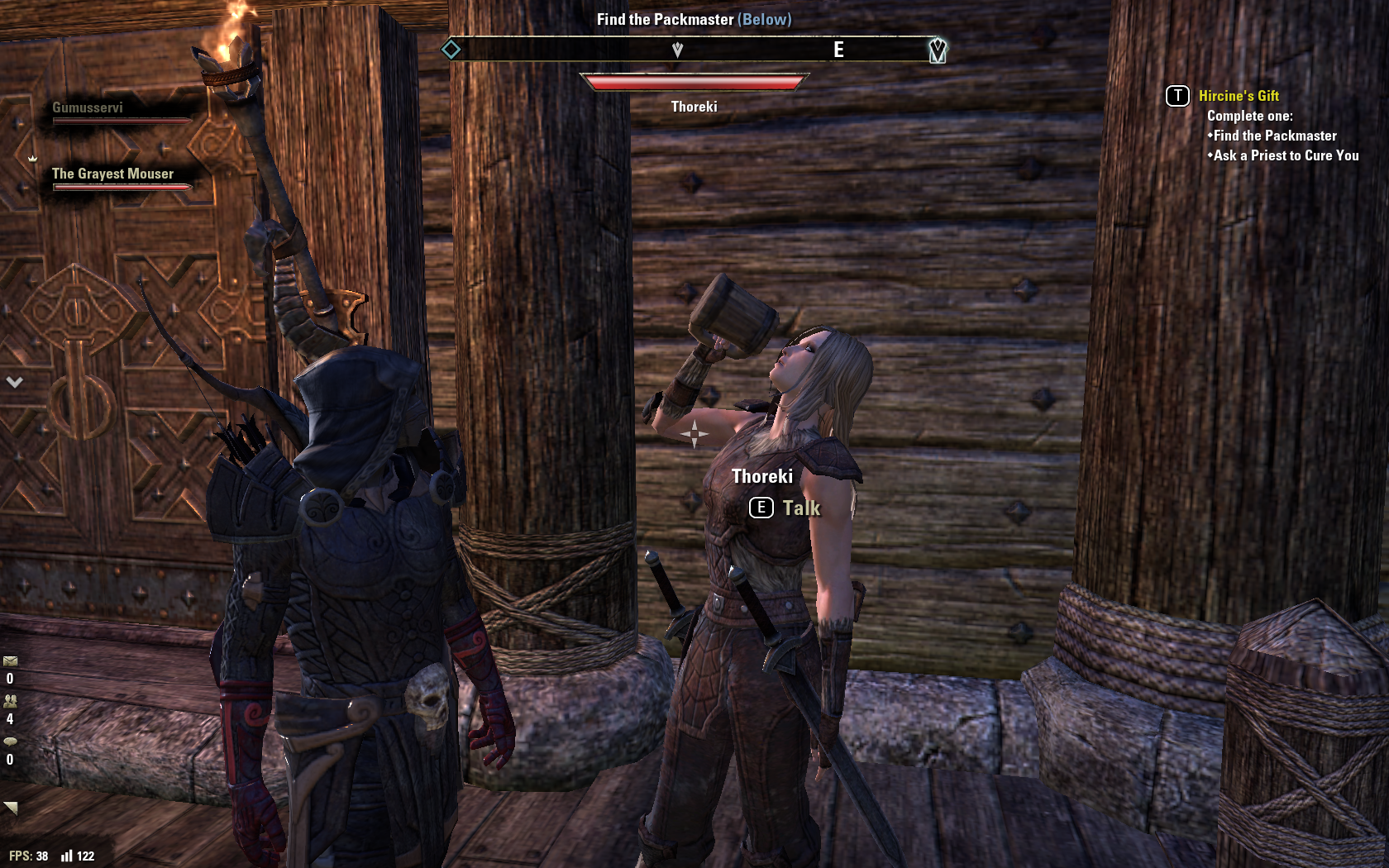Select the Hircine's Gift quest tracker title
Screen dimensions: 1389x868
pyautogui.click(x=1238, y=96)
